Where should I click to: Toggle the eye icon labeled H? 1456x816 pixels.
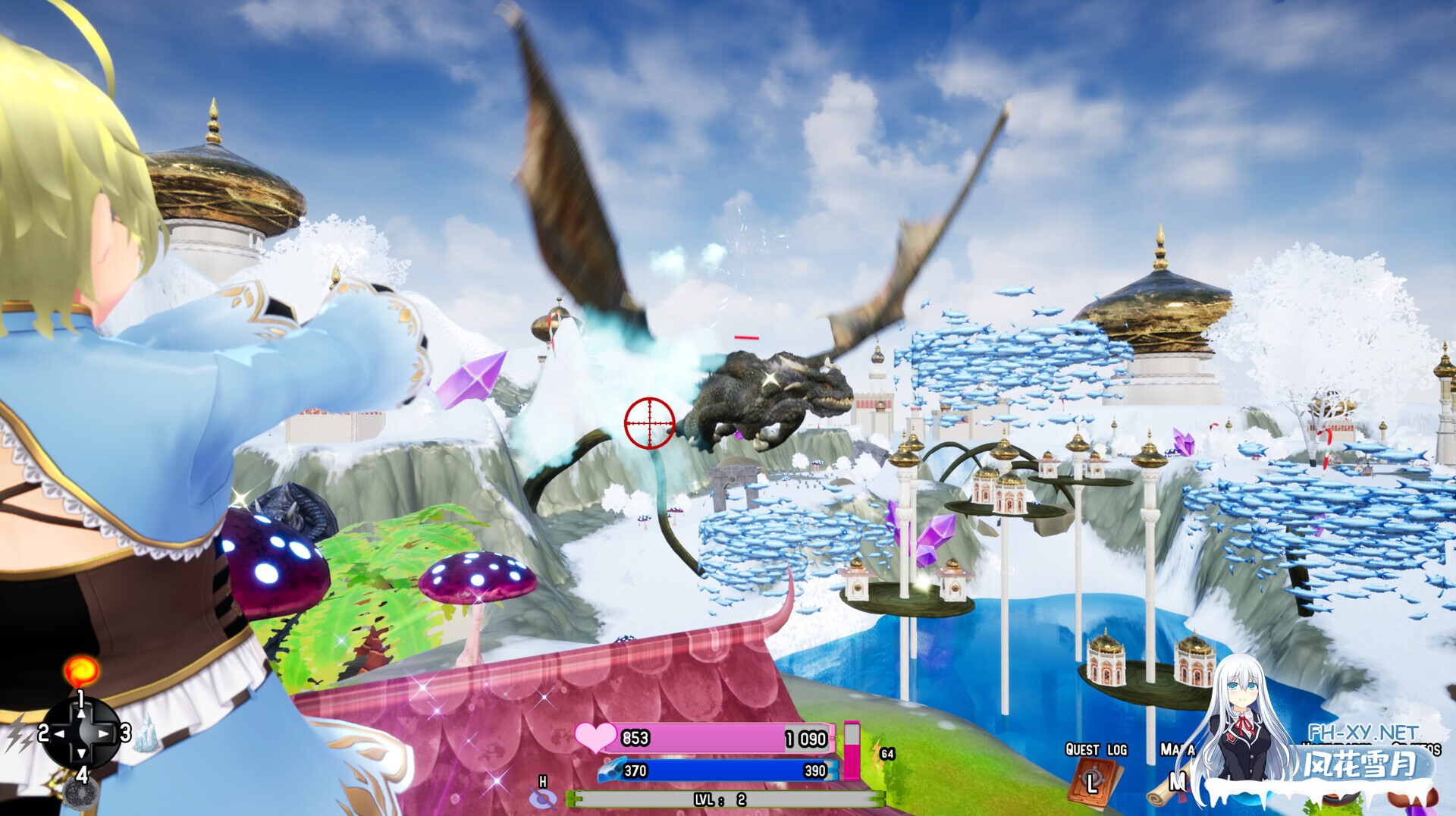point(543,799)
